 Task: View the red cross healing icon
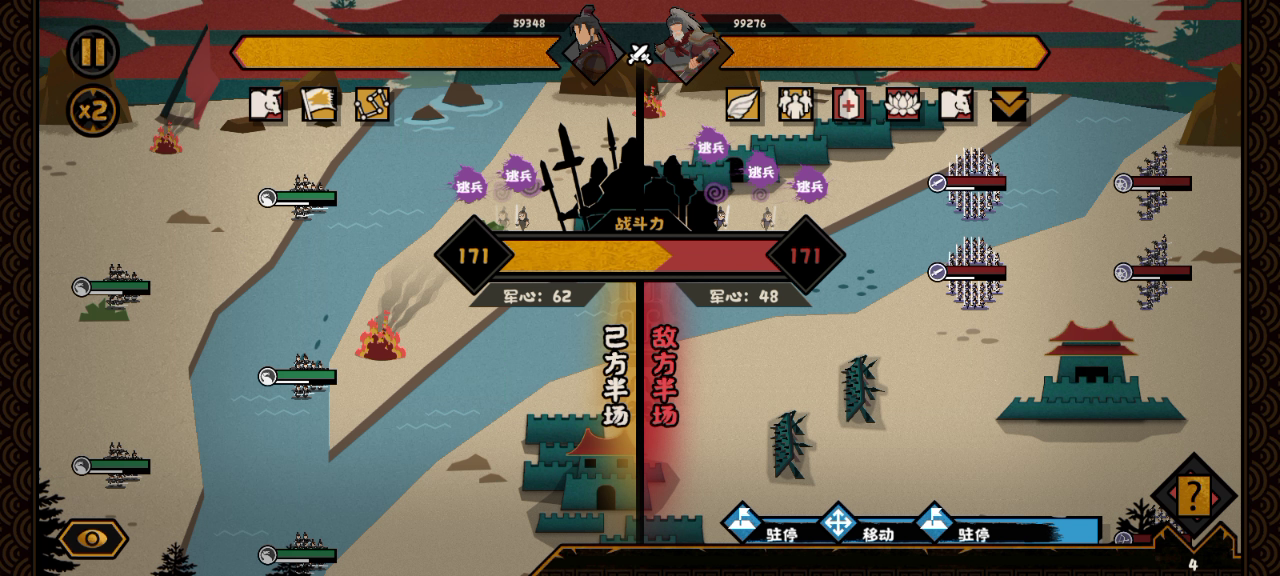tap(849, 104)
